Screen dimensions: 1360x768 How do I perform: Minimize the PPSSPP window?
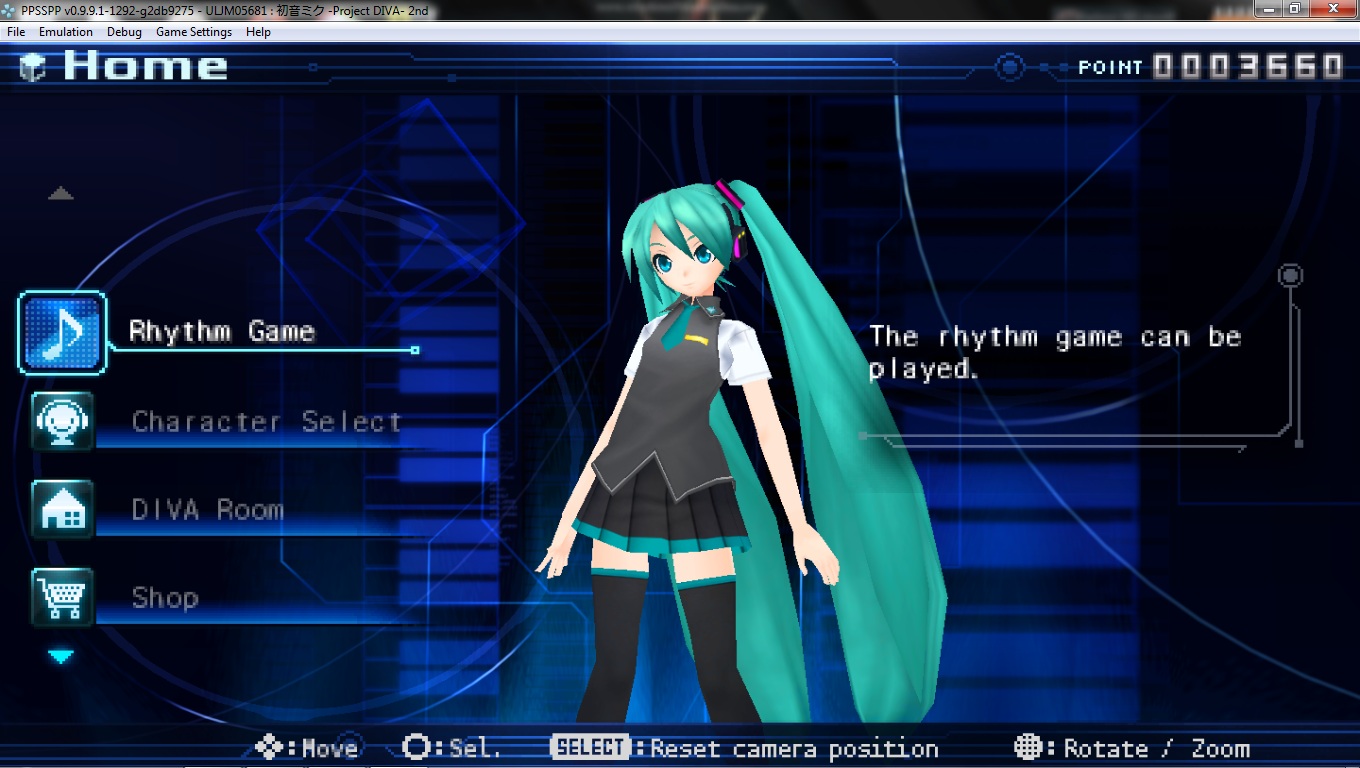tap(1269, 9)
